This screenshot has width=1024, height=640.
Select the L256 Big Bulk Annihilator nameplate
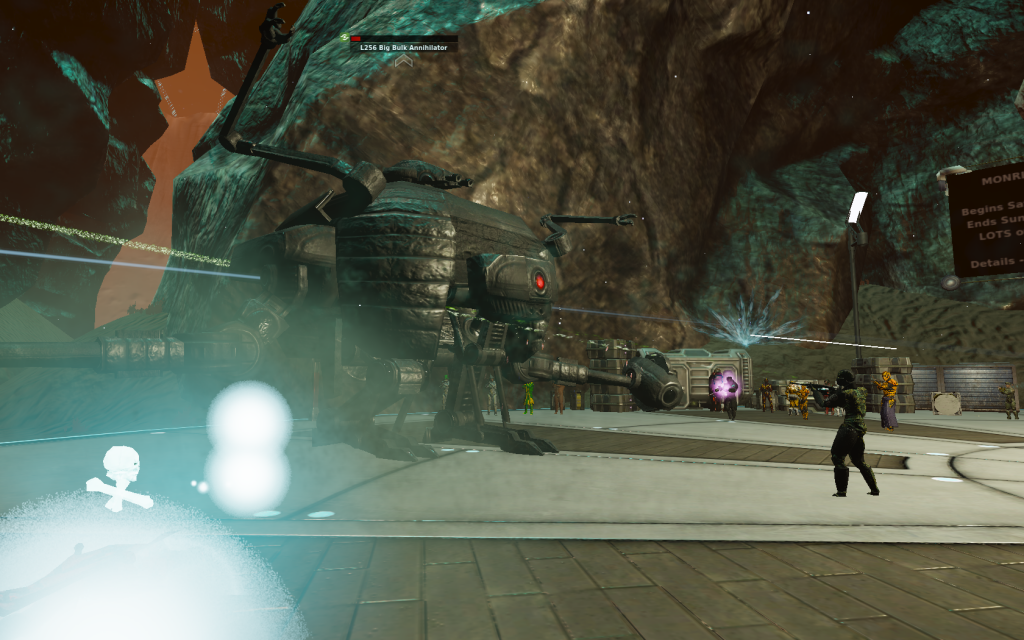[403, 47]
